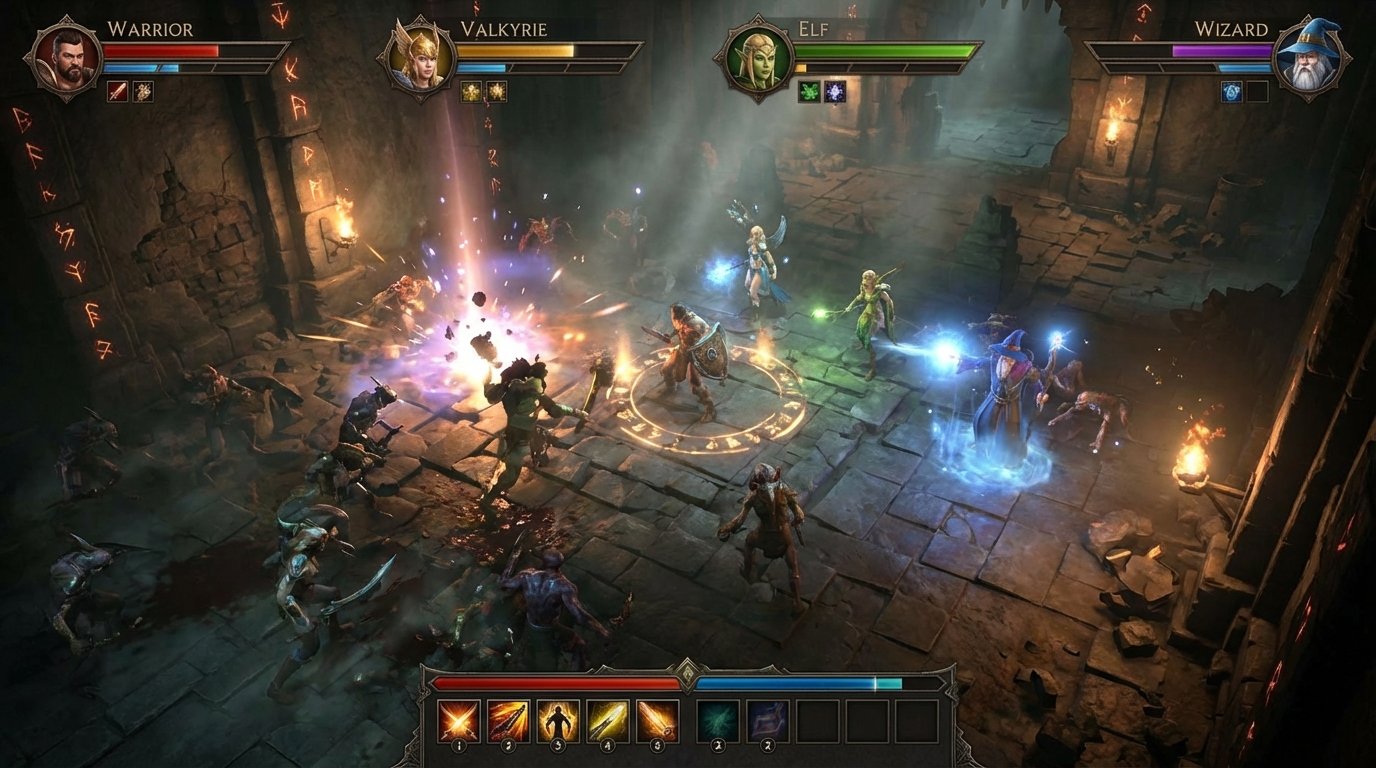The width and height of the screenshot is (1376, 768).
Task: Click the Elf's green poison buff icon
Action: pos(809,92)
